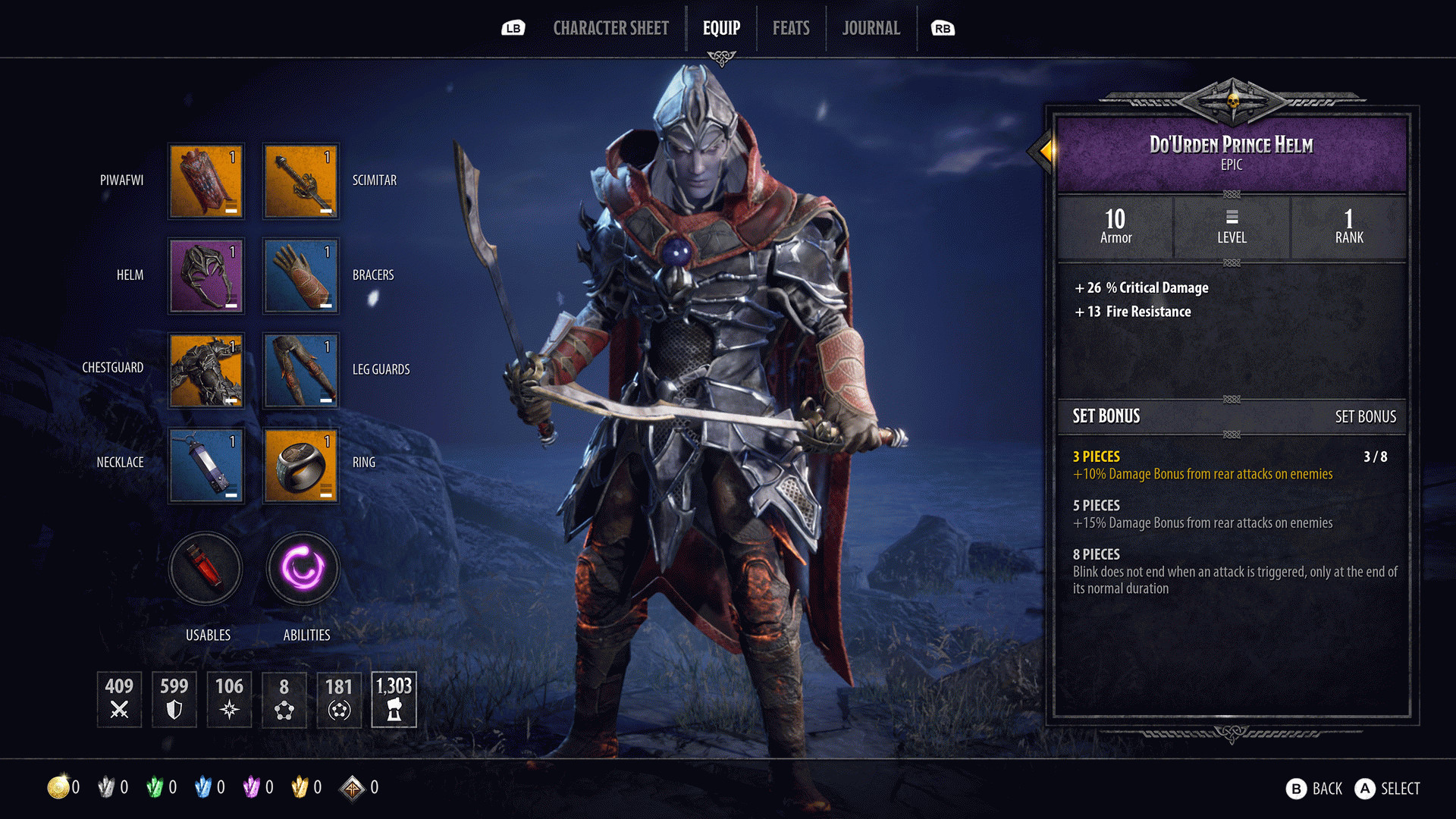Select the Chestguard armor slot

(206, 371)
